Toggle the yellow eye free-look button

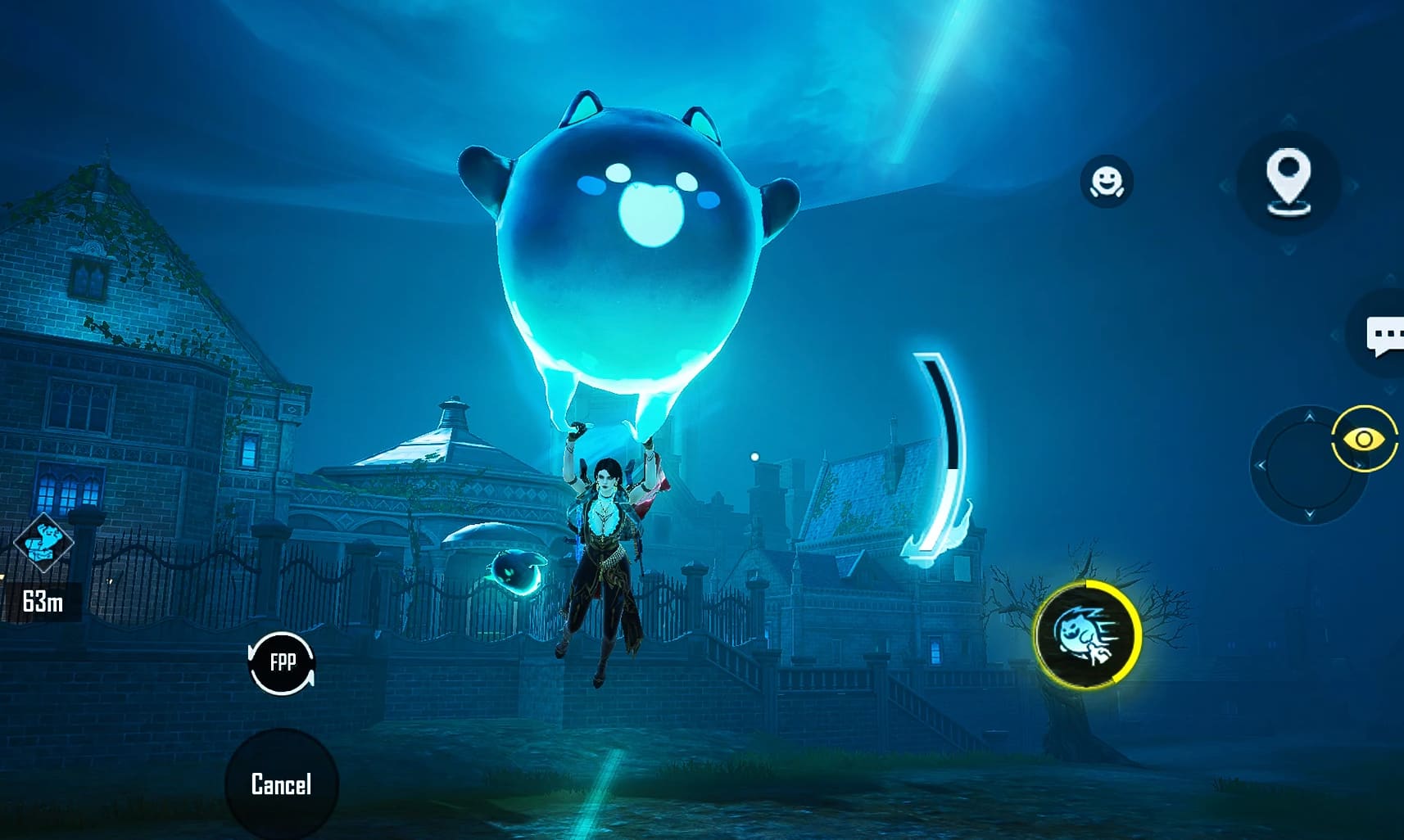1363,440
